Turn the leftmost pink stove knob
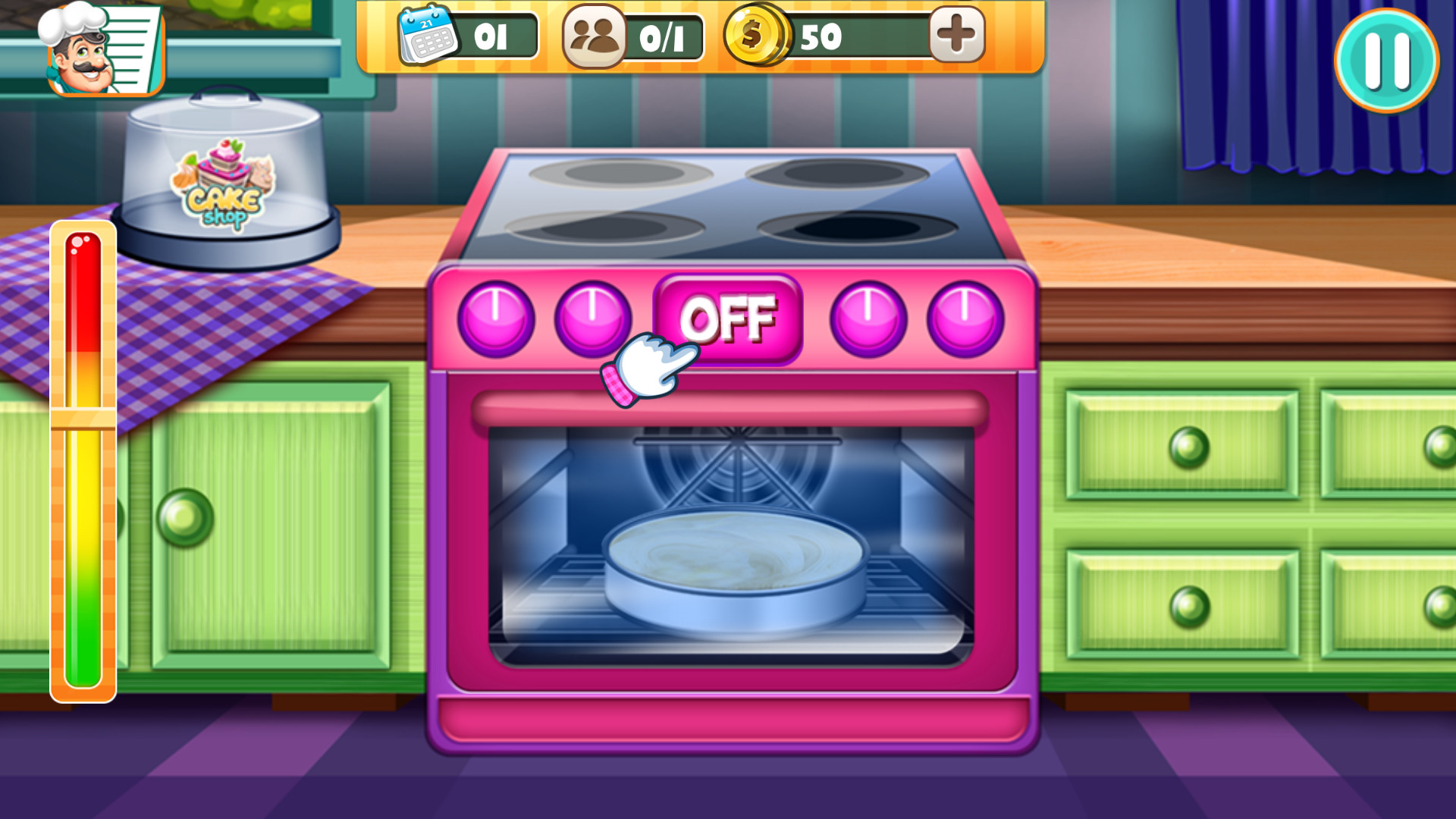The height and width of the screenshot is (819, 1456). click(497, 318)
